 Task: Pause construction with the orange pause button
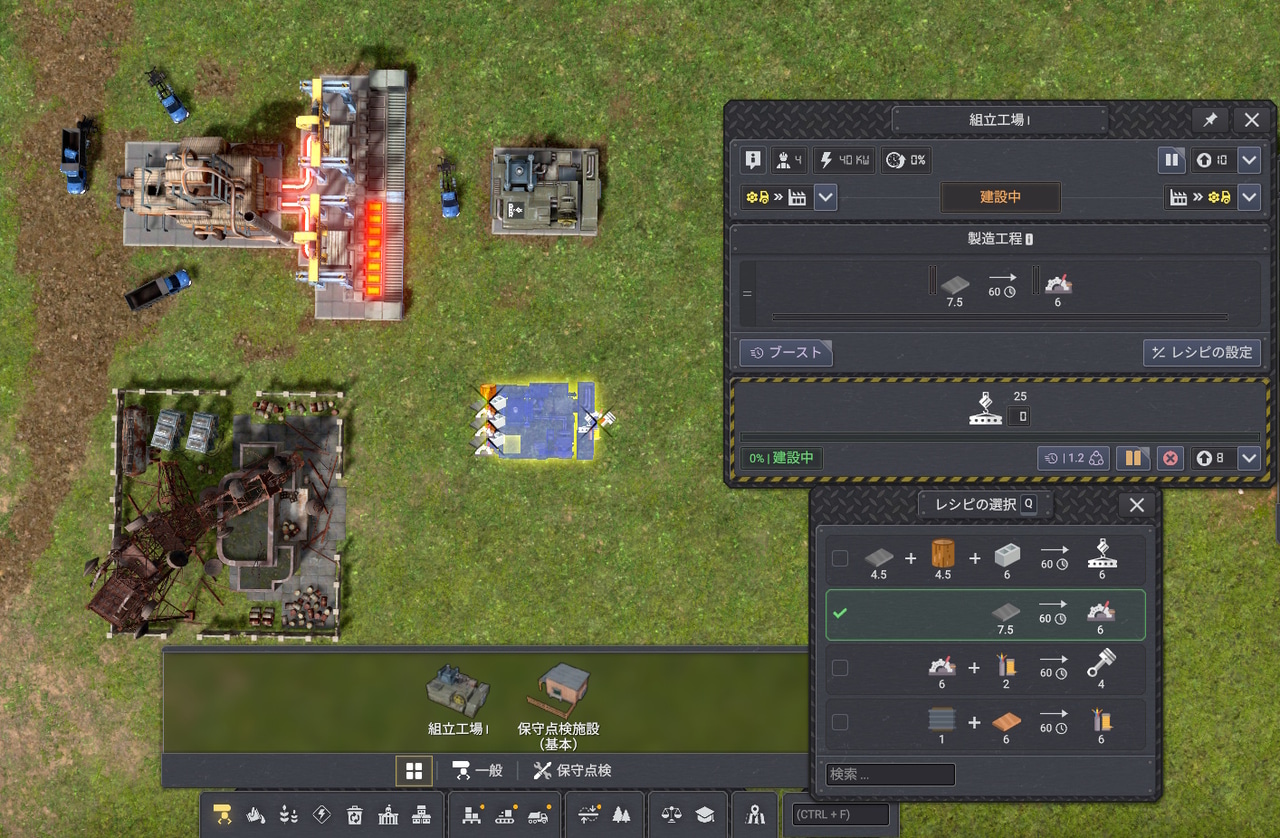point(1133,458)
